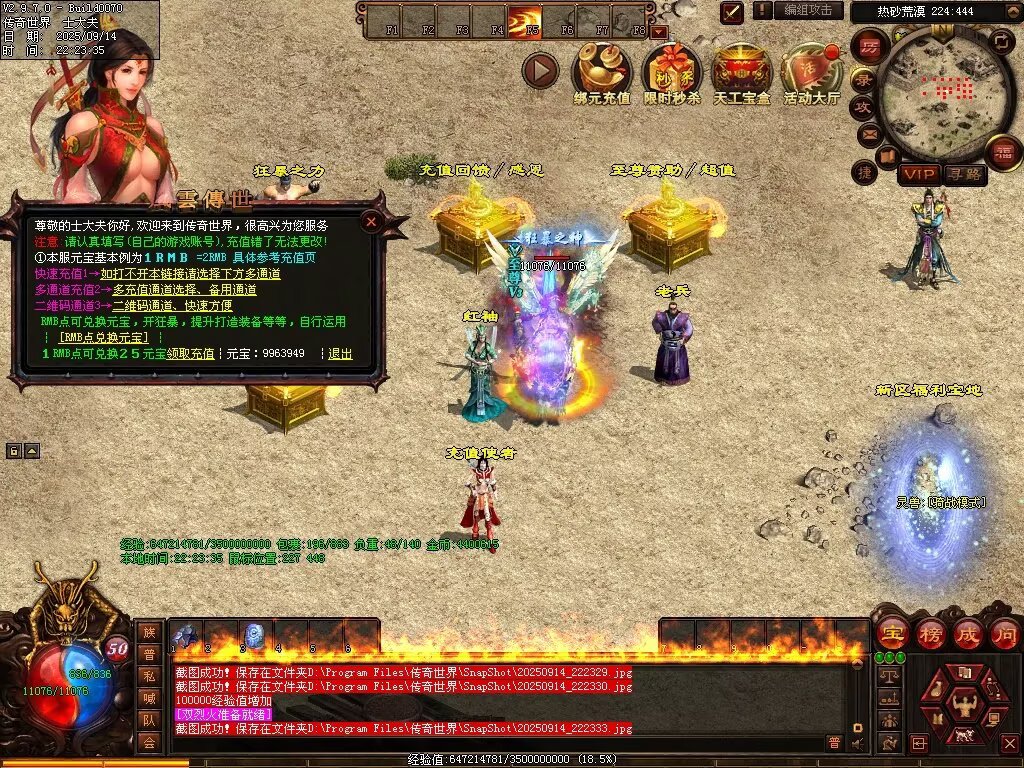The width and height of the screenshot is (1024, 768).
Task: Select 领取充值 to claim the recharge
Action: click(190, 354)
